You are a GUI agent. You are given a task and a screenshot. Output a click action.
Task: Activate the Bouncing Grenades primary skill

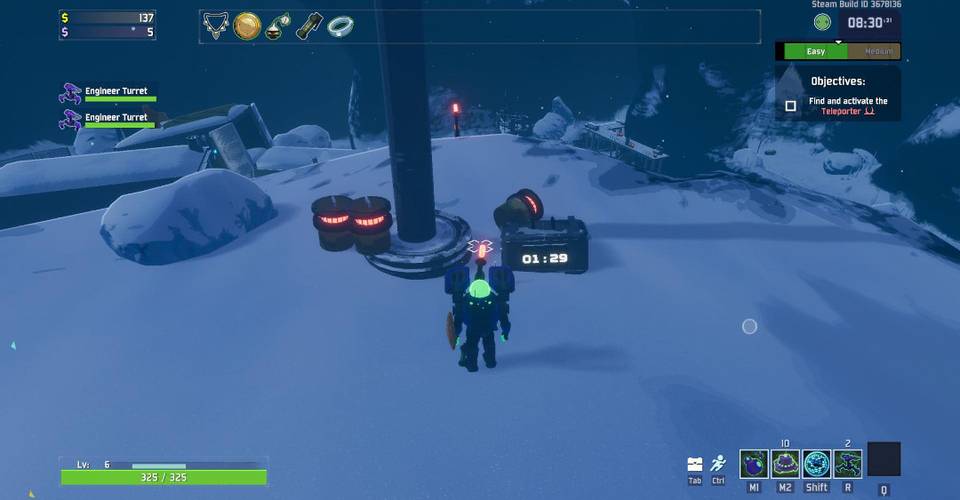pos(754,464)
